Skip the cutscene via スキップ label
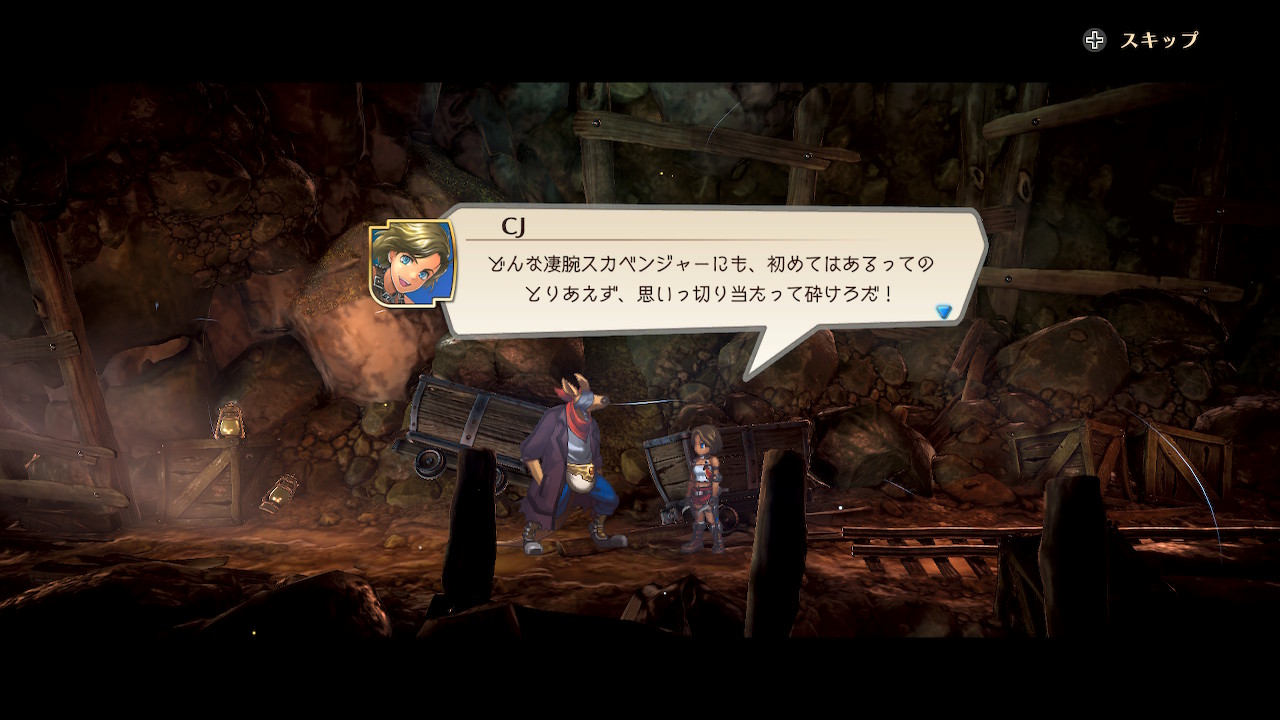1280x720 pixels. point(1158,40)
